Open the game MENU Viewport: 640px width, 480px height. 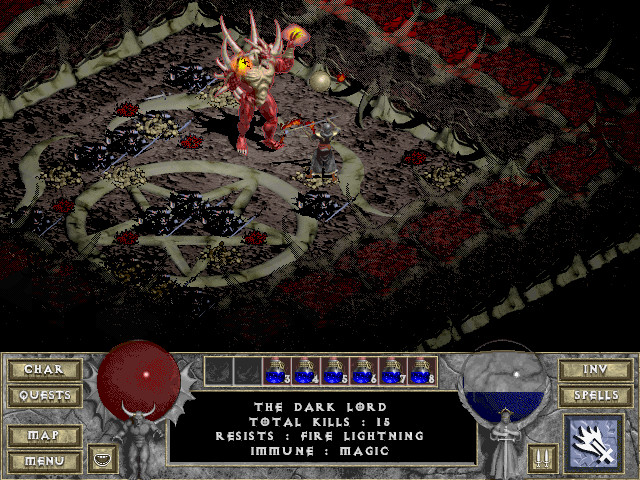[x=44, y=462]
